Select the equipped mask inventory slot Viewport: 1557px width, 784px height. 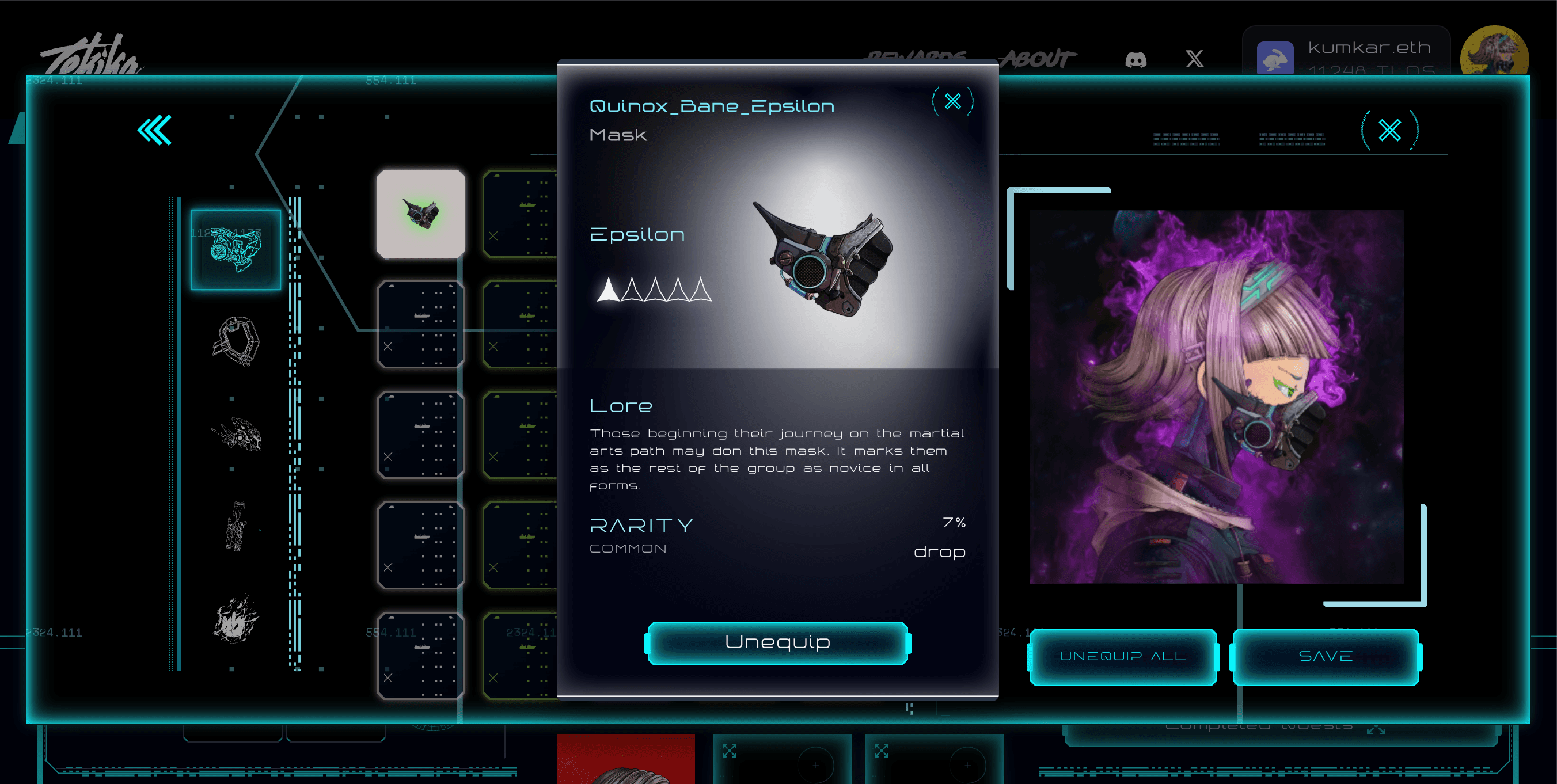421,213
